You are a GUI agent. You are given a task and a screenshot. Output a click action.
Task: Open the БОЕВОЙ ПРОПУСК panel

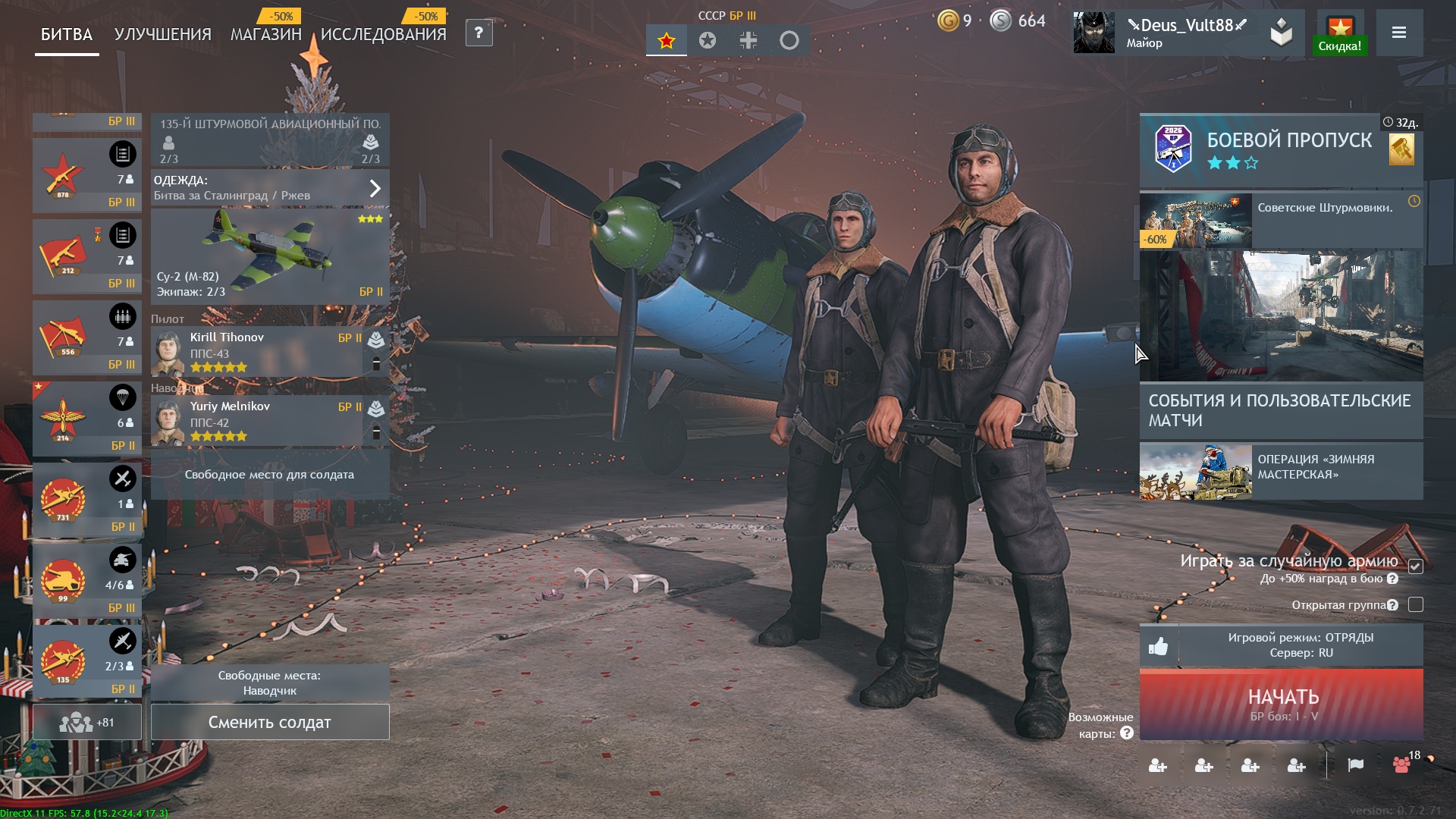1280,149
